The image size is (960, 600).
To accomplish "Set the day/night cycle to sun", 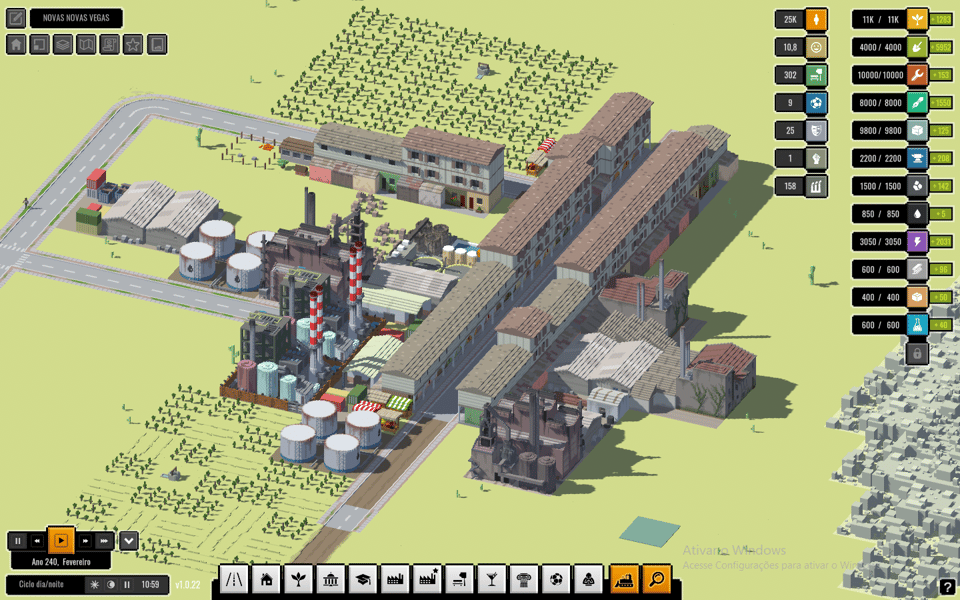I will click(x=95, y=585).
